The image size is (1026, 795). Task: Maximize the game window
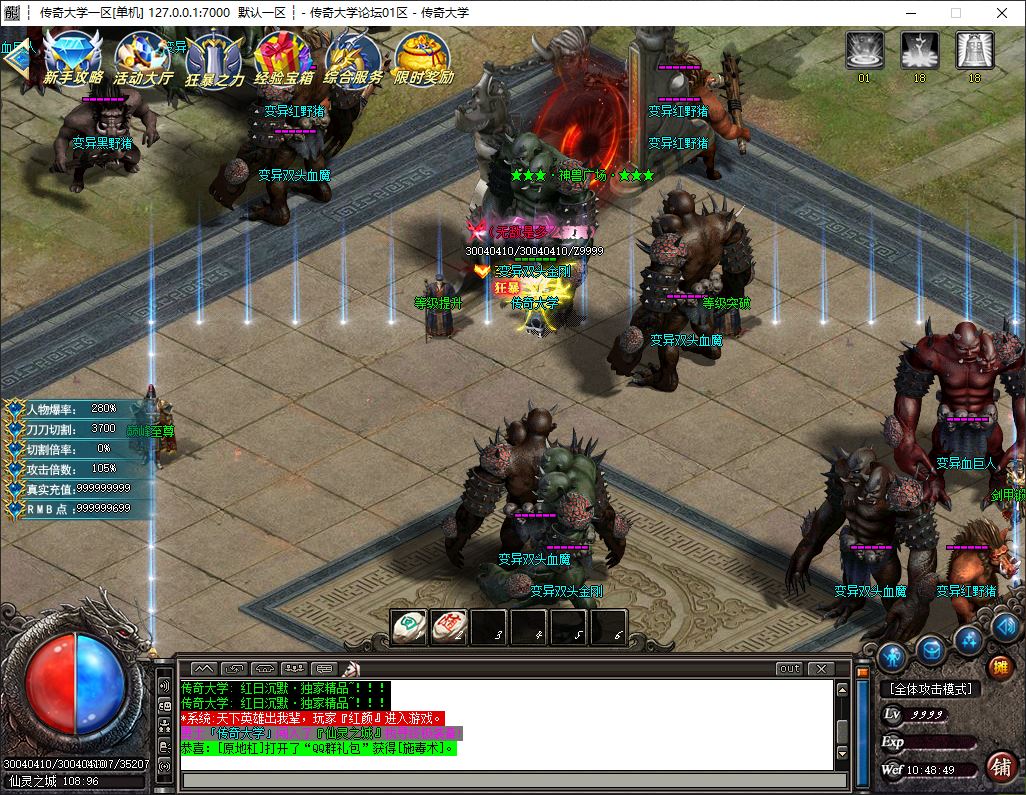(955, 13)
